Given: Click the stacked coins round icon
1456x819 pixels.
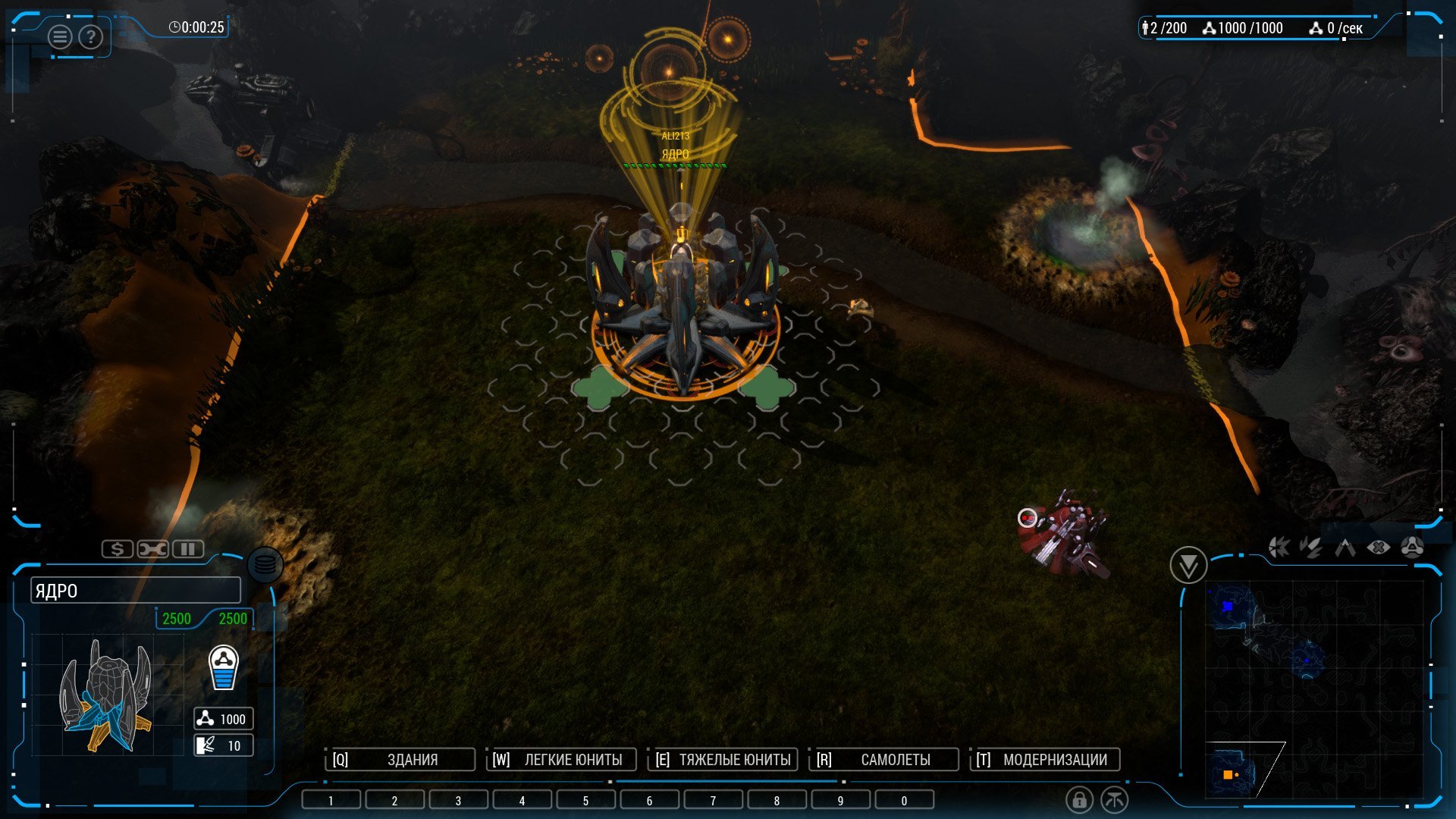Looking at the screenshot, I should click(x=265, y=565).
